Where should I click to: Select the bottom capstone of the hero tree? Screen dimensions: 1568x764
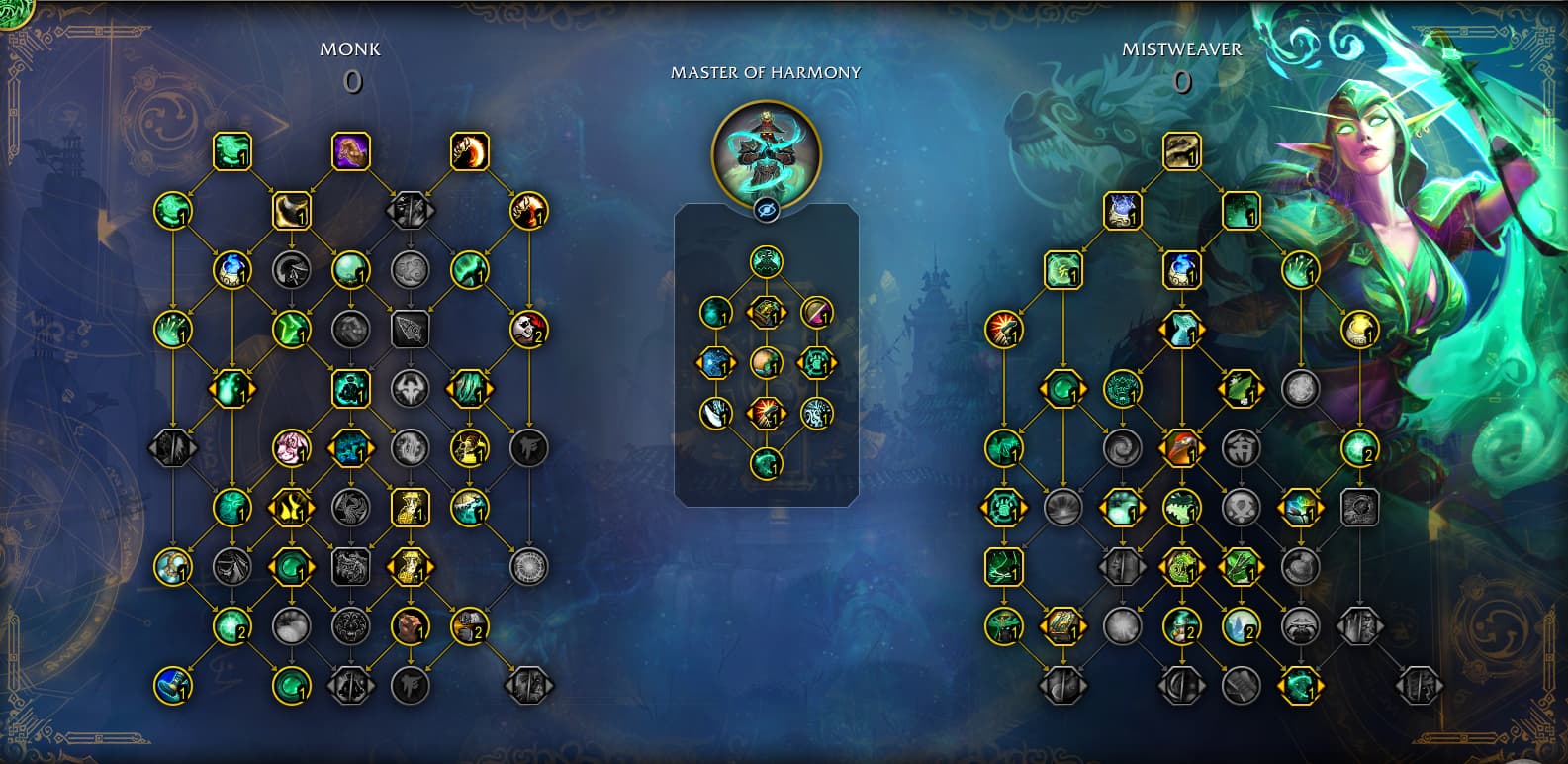point(766,463)
